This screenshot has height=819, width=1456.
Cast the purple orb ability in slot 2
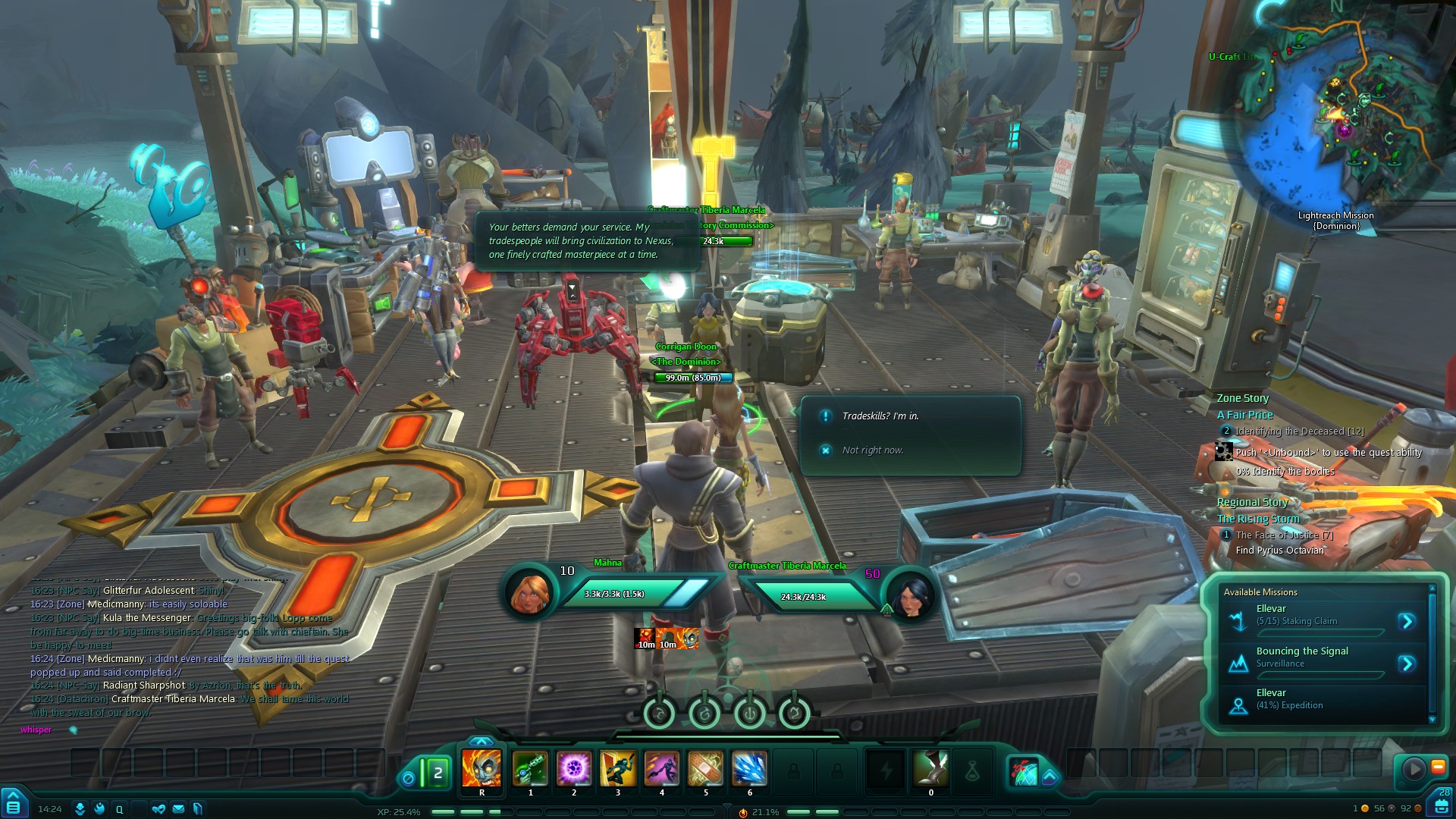coord(574,768)
